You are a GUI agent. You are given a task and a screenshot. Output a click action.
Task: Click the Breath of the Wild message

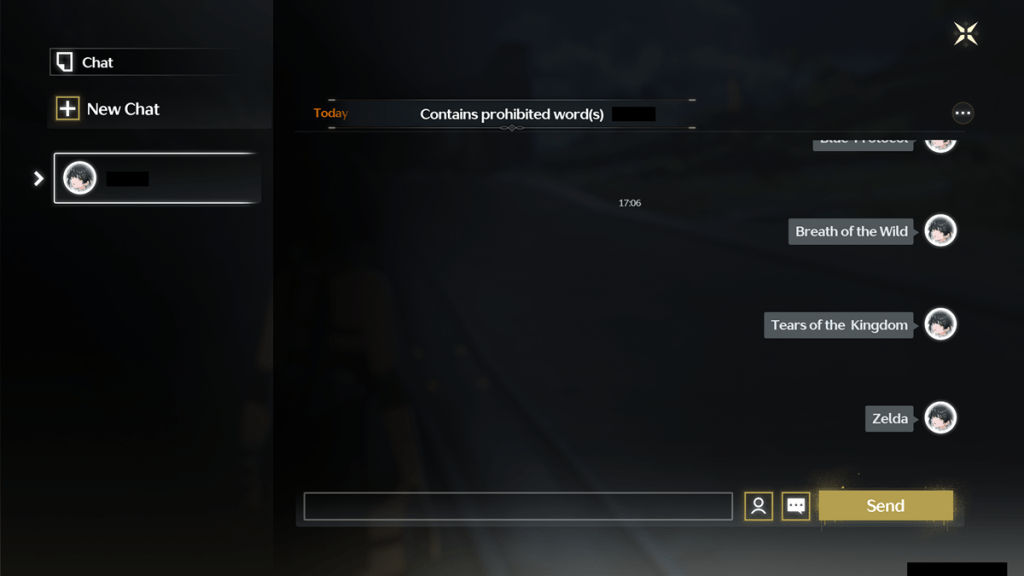point(851,232)
